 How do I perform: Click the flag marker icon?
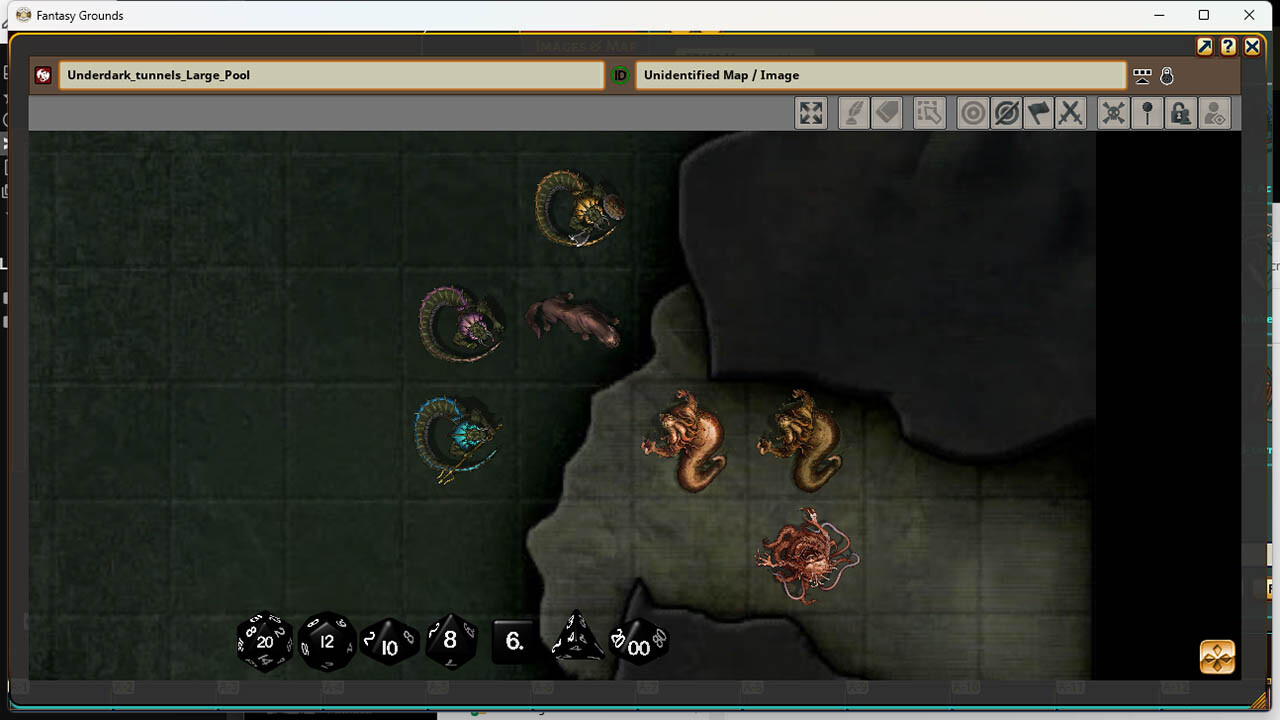pyautogui.click(x=1038, y=113)
